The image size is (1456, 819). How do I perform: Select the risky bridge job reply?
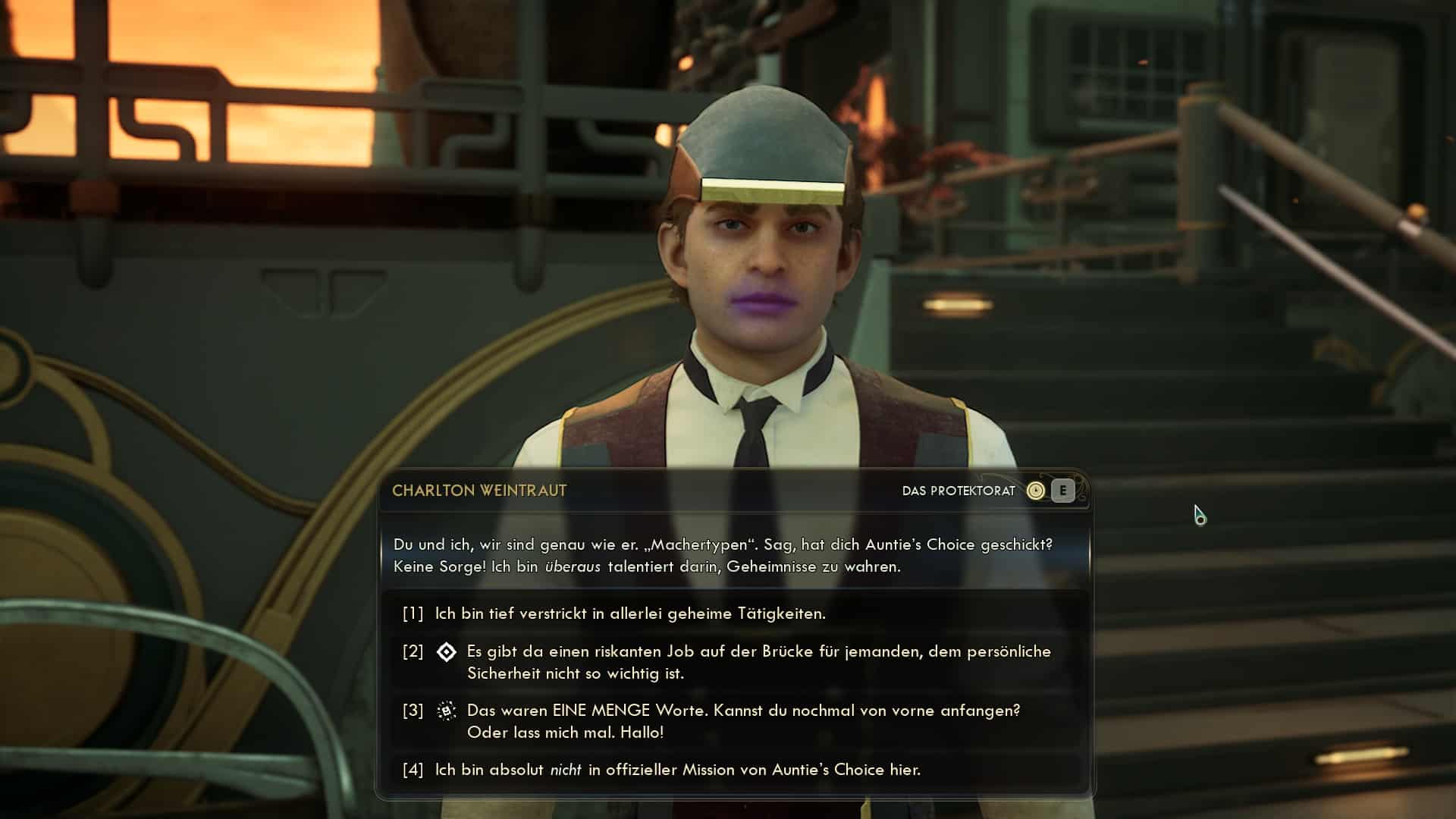(x=758, y=662)
